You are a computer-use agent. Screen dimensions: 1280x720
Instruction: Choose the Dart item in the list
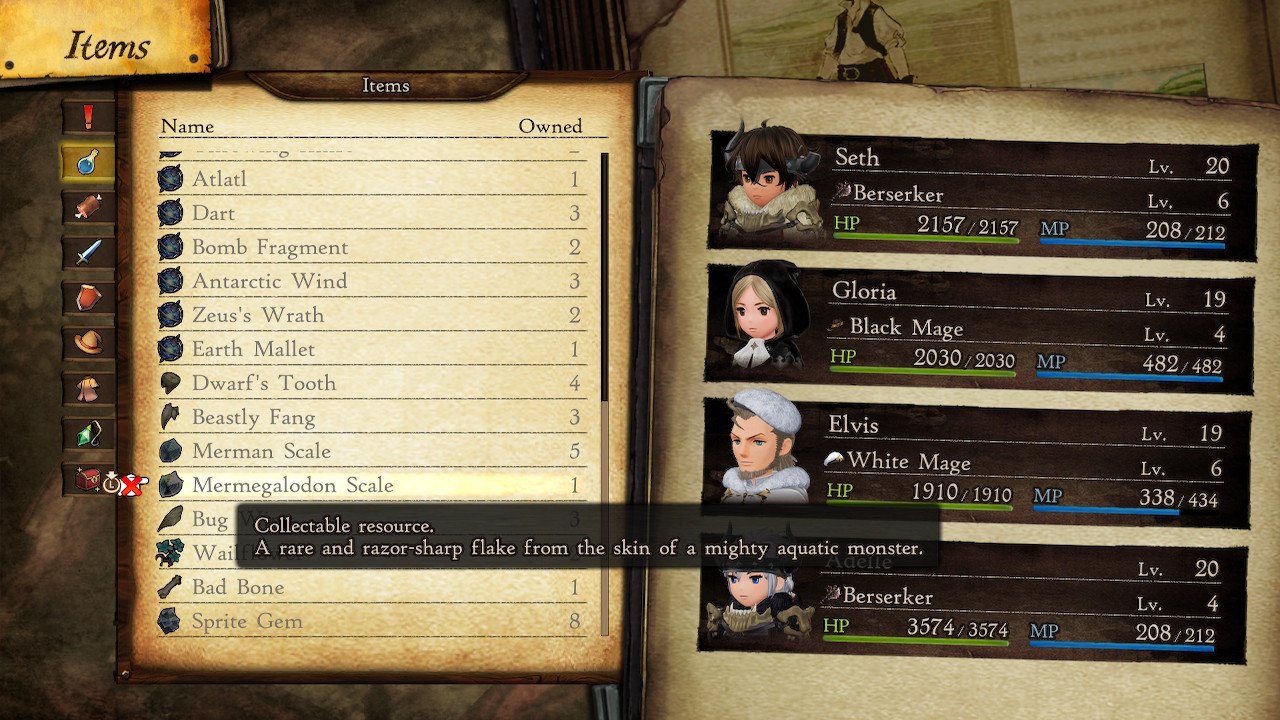coord(370,214)
